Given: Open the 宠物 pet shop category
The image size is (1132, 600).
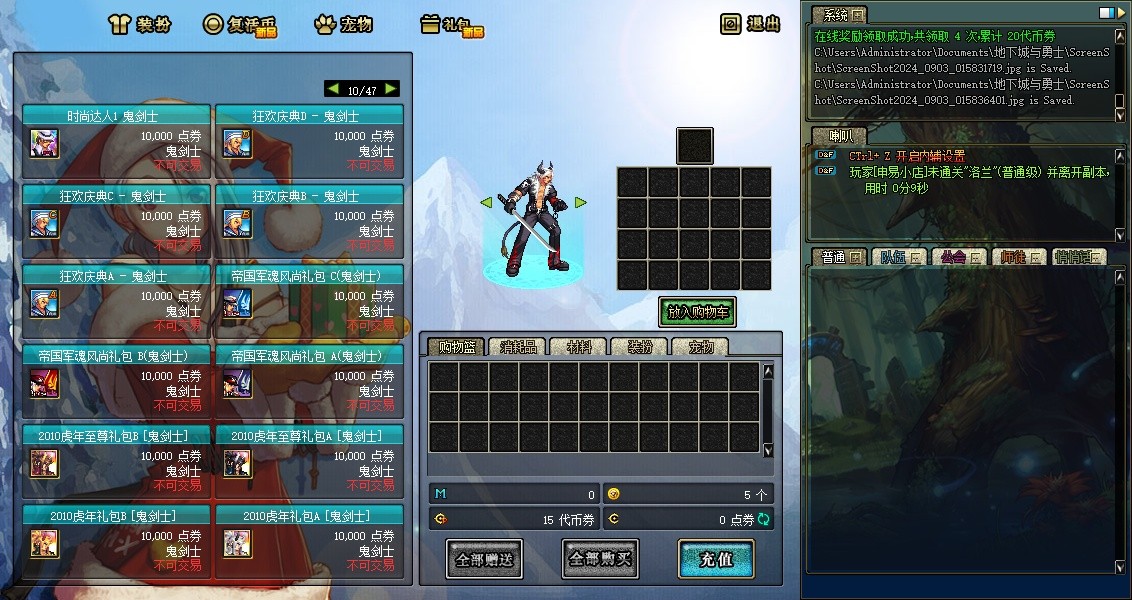Looking at the screenshot, I should pyautogui.click(x=345, y=24).
